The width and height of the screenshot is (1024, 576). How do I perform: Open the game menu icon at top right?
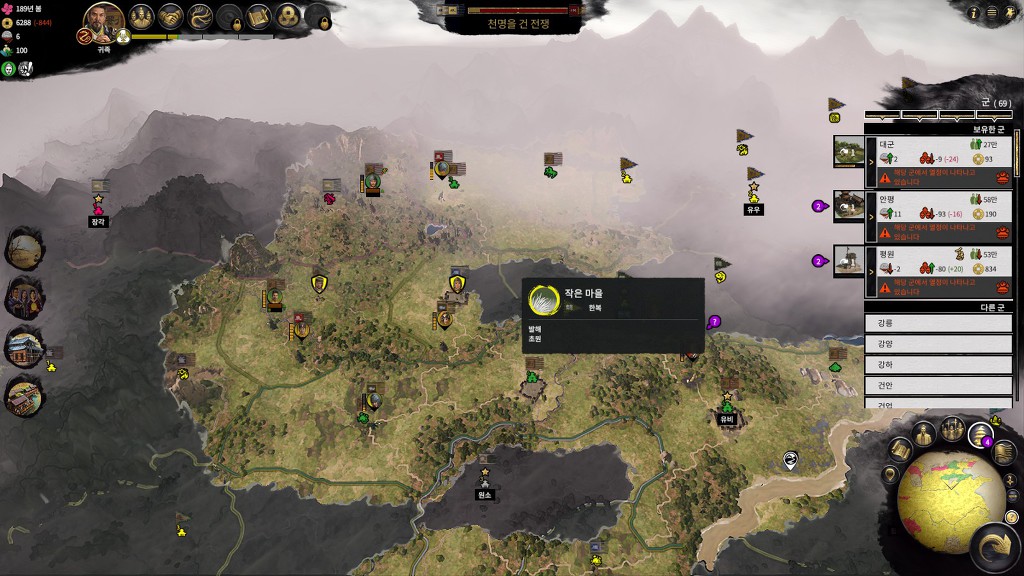pyautogui.click(x=992, y=13)
